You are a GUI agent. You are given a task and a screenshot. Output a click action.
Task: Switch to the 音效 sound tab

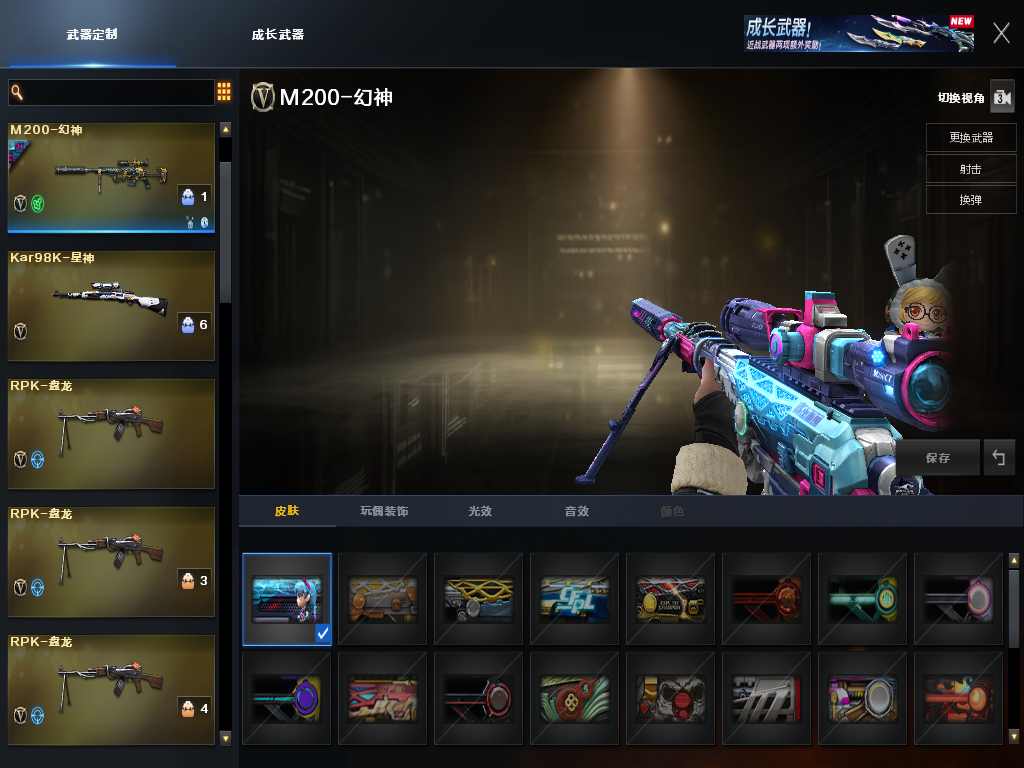pos(577,511)
